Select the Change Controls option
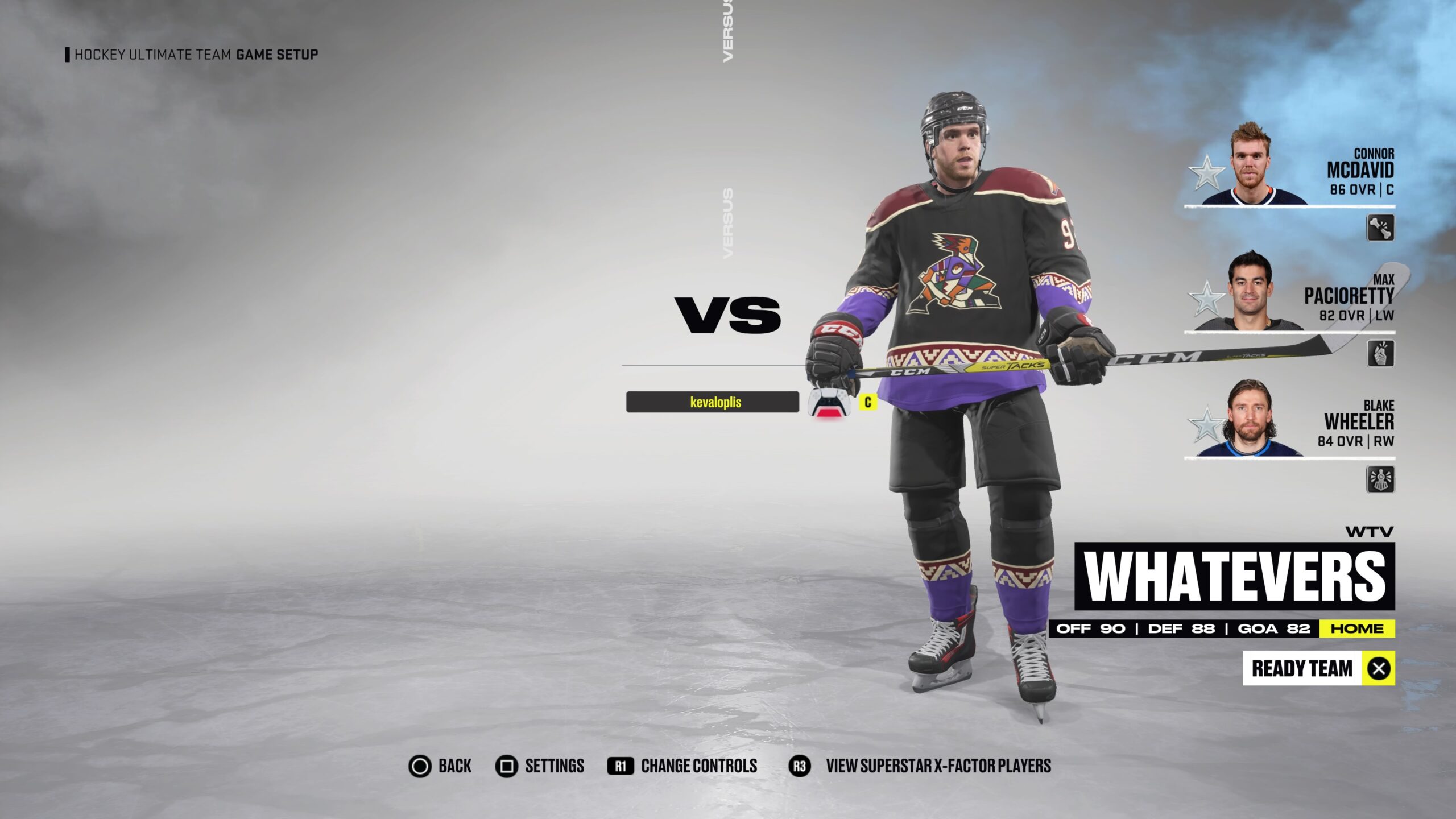The width and height of the screenshot is (1456, 819). [682, 766]
